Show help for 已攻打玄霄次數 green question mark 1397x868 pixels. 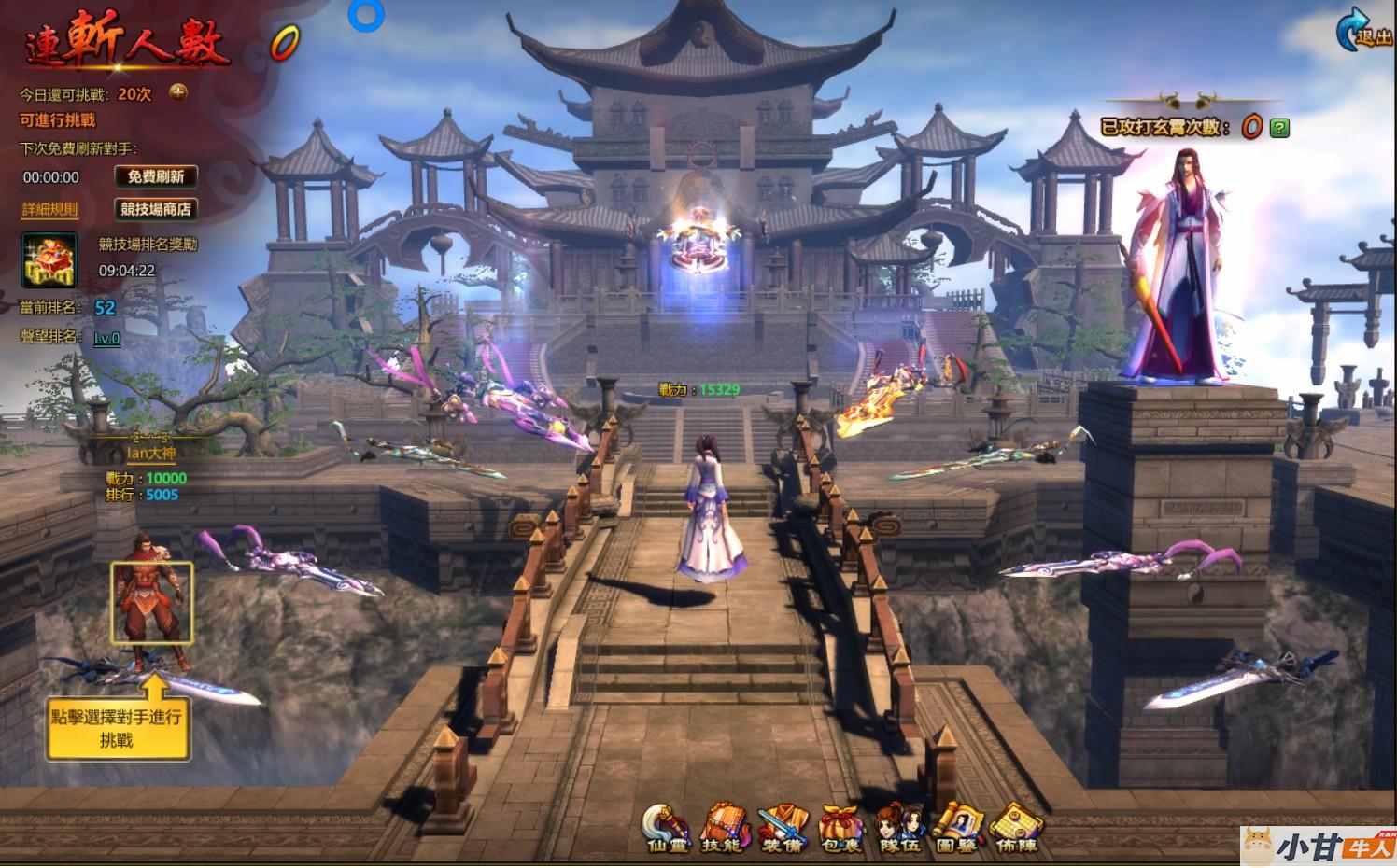pyautogui.click(x=1280, y=129)
